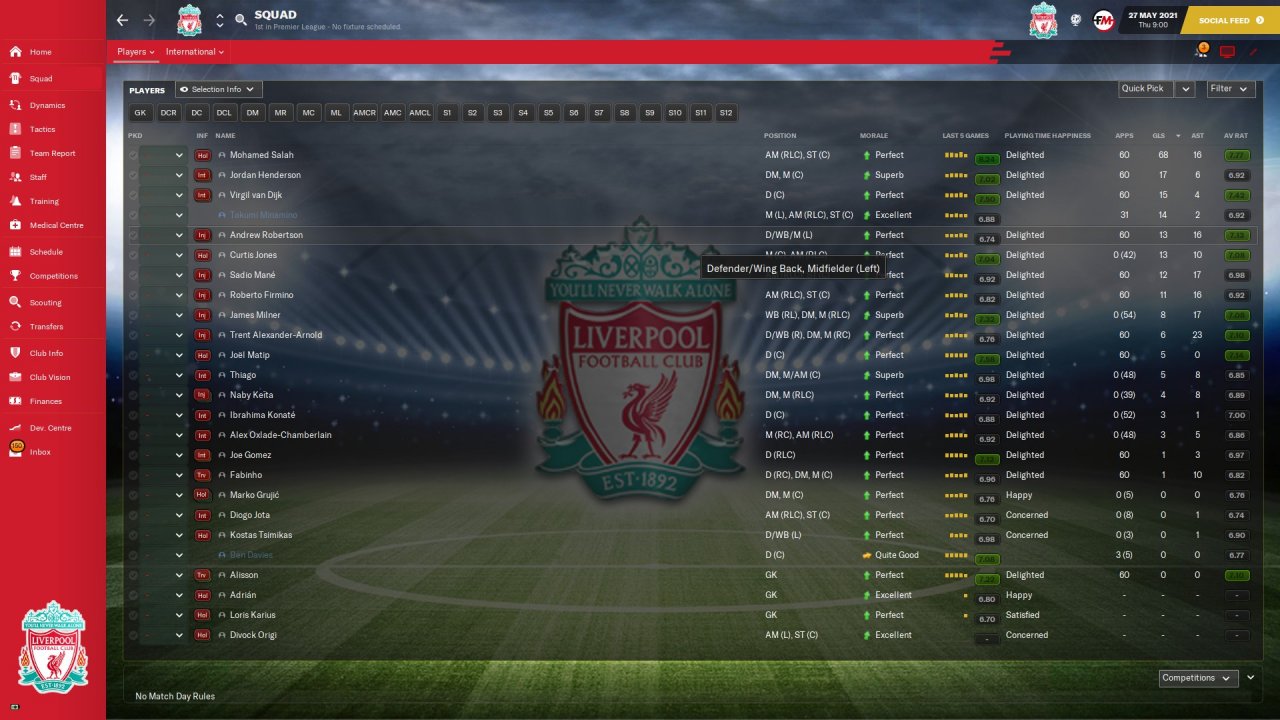
Task: Open the Players dropdown tab
Action: (135, 52)
